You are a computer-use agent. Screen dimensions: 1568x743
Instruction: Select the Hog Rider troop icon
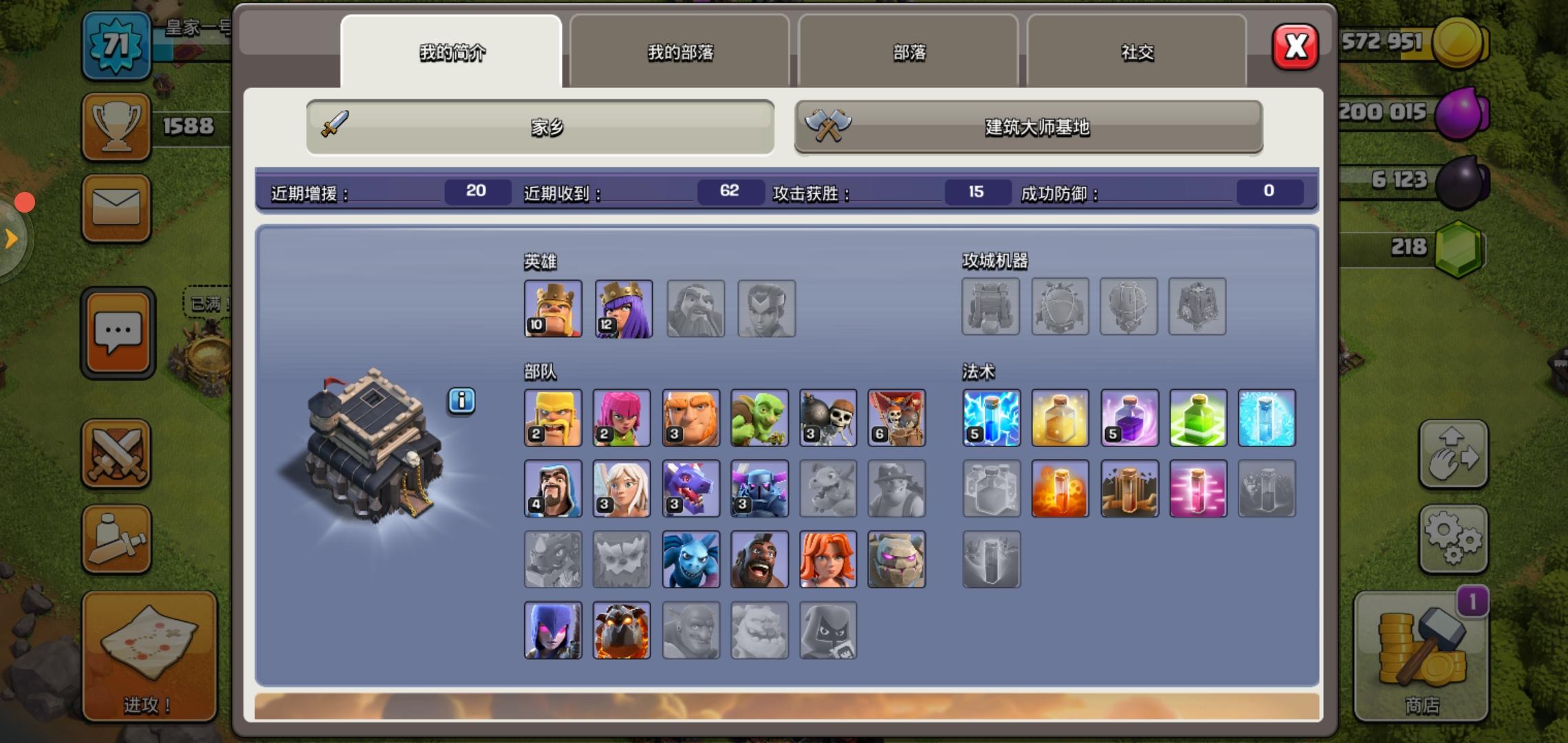[x=759, y=559]
